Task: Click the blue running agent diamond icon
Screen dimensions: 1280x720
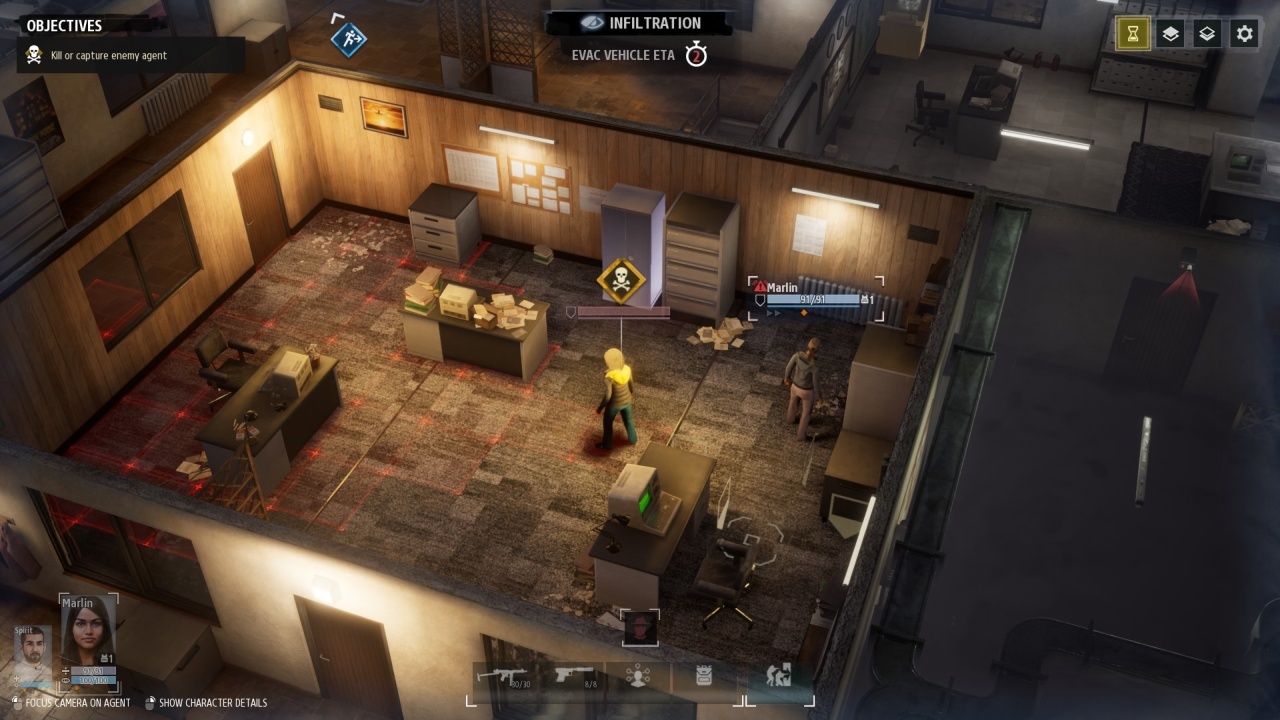Action: [x=349, y=39]
